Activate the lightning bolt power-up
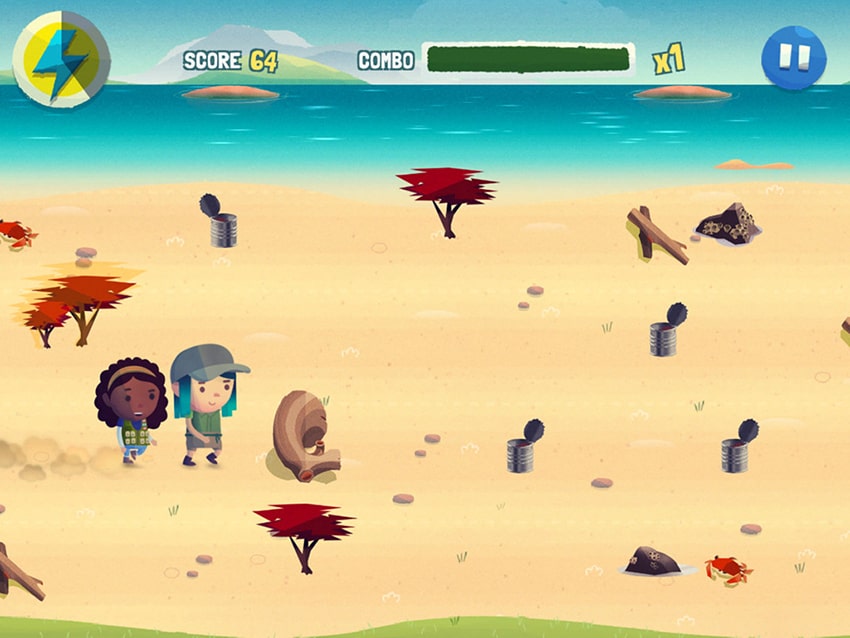This screenshot has width=850, height=638. coord(60,60)
